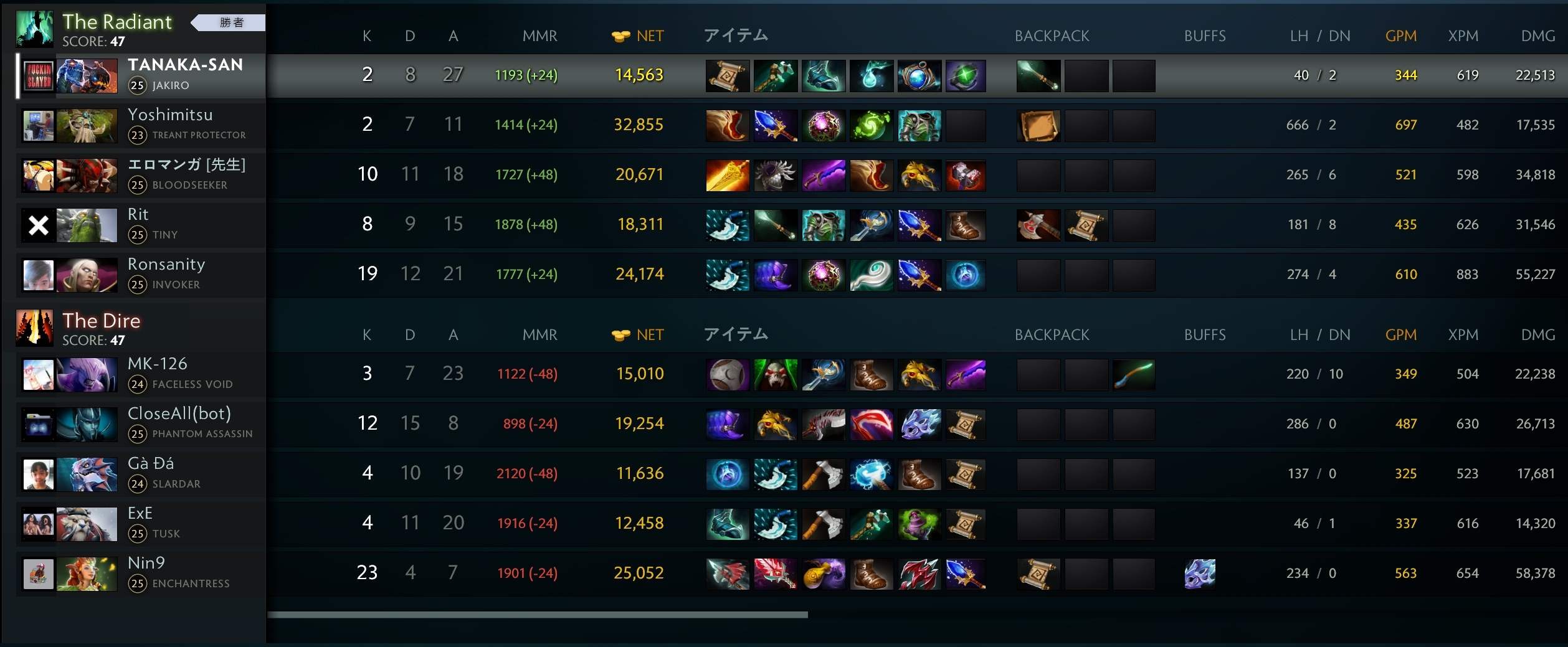The image size is (1568, 647).
Task: Click the Radiance item in Bloodseeker's row
Action: tap(727, 175)
